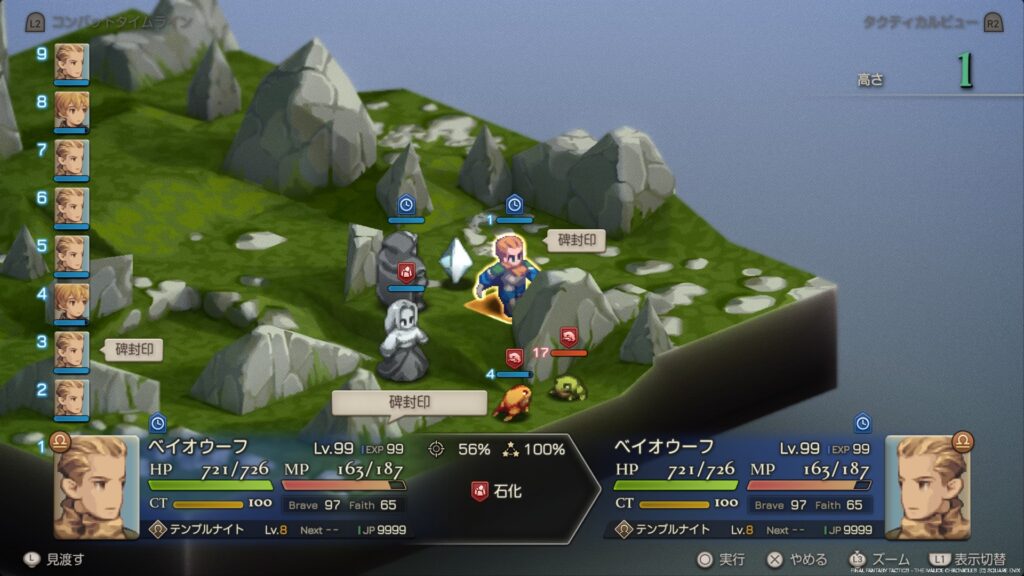Pick turn order portrait number 5

coord(72,252)
